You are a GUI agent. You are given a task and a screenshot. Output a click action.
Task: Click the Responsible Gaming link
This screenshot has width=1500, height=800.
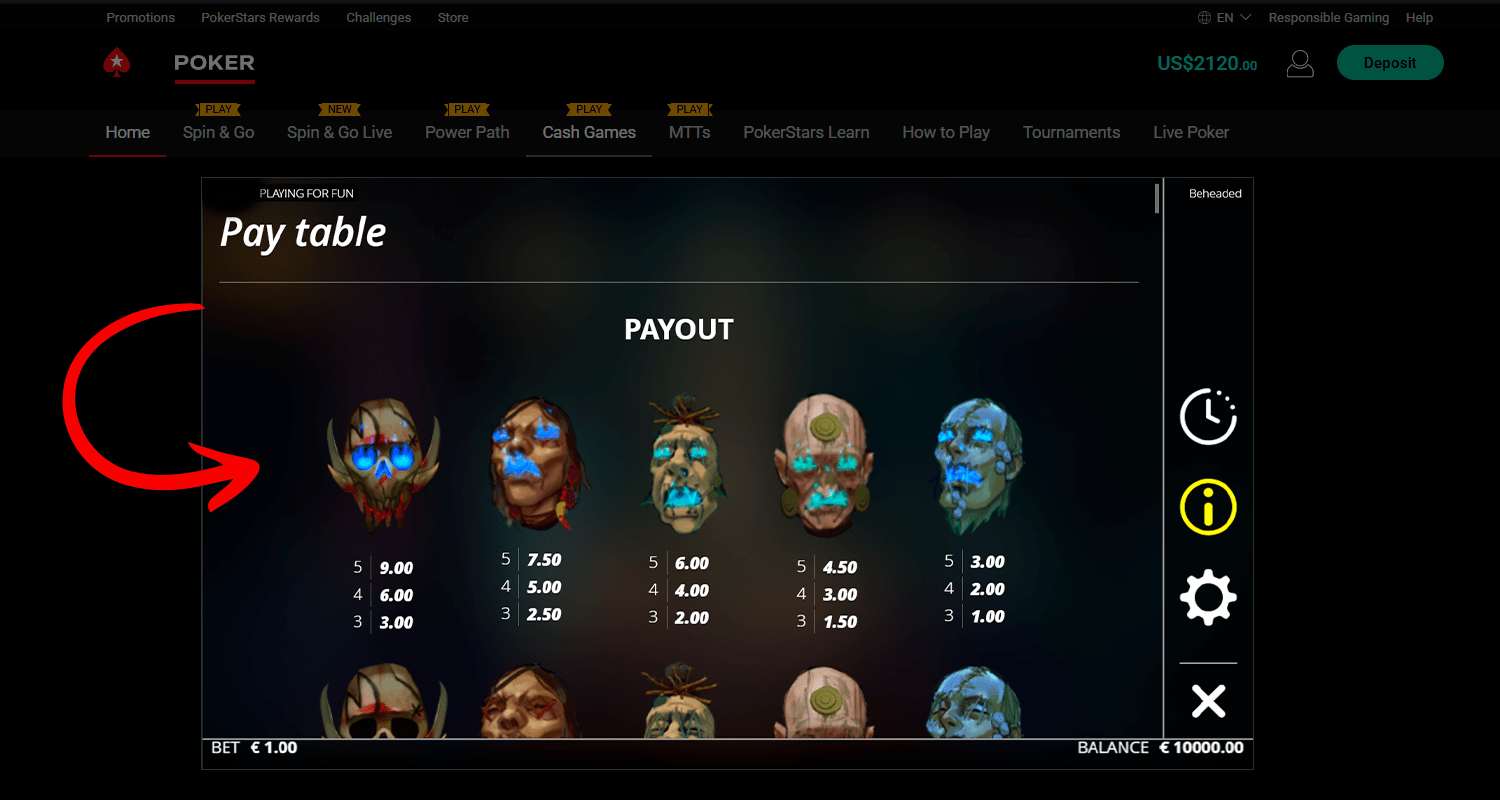tap(1328, 18)
